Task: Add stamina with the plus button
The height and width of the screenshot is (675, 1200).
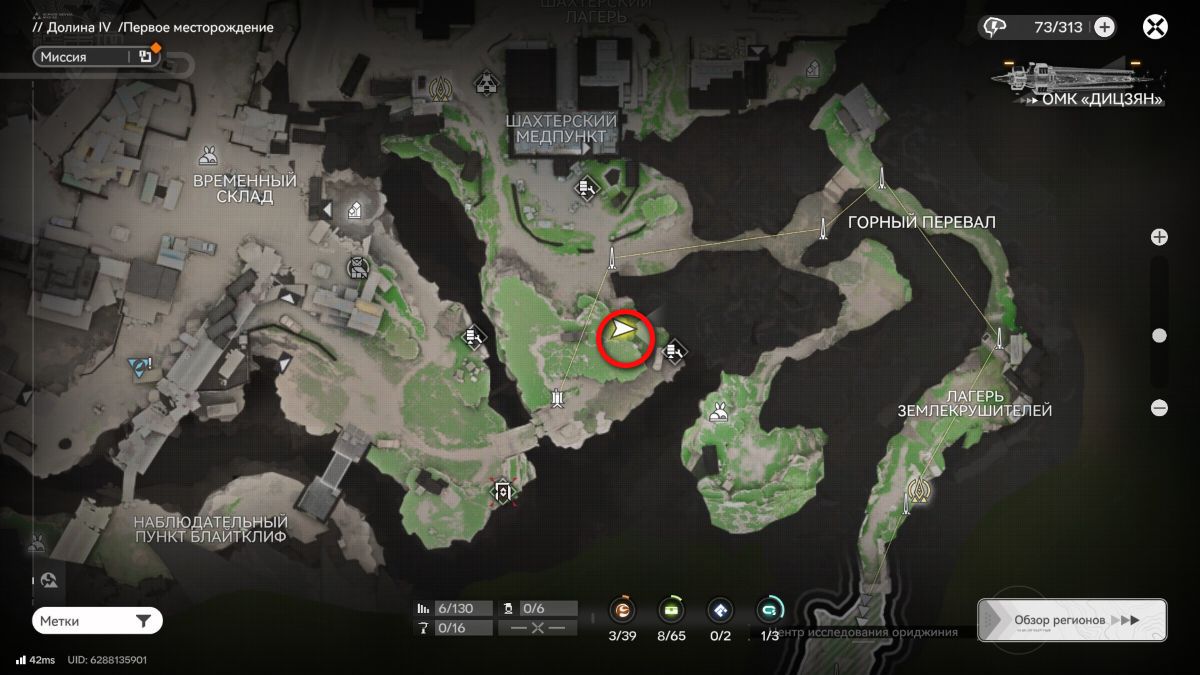Action: (x=1104, y=27)
